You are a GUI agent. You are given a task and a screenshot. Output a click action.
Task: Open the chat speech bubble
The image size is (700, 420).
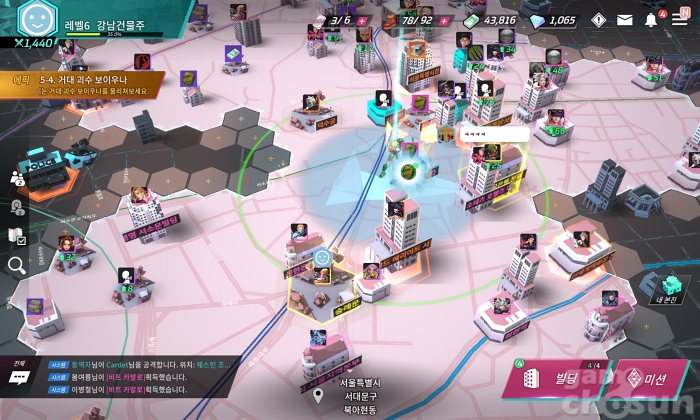(x=19, y=378)
